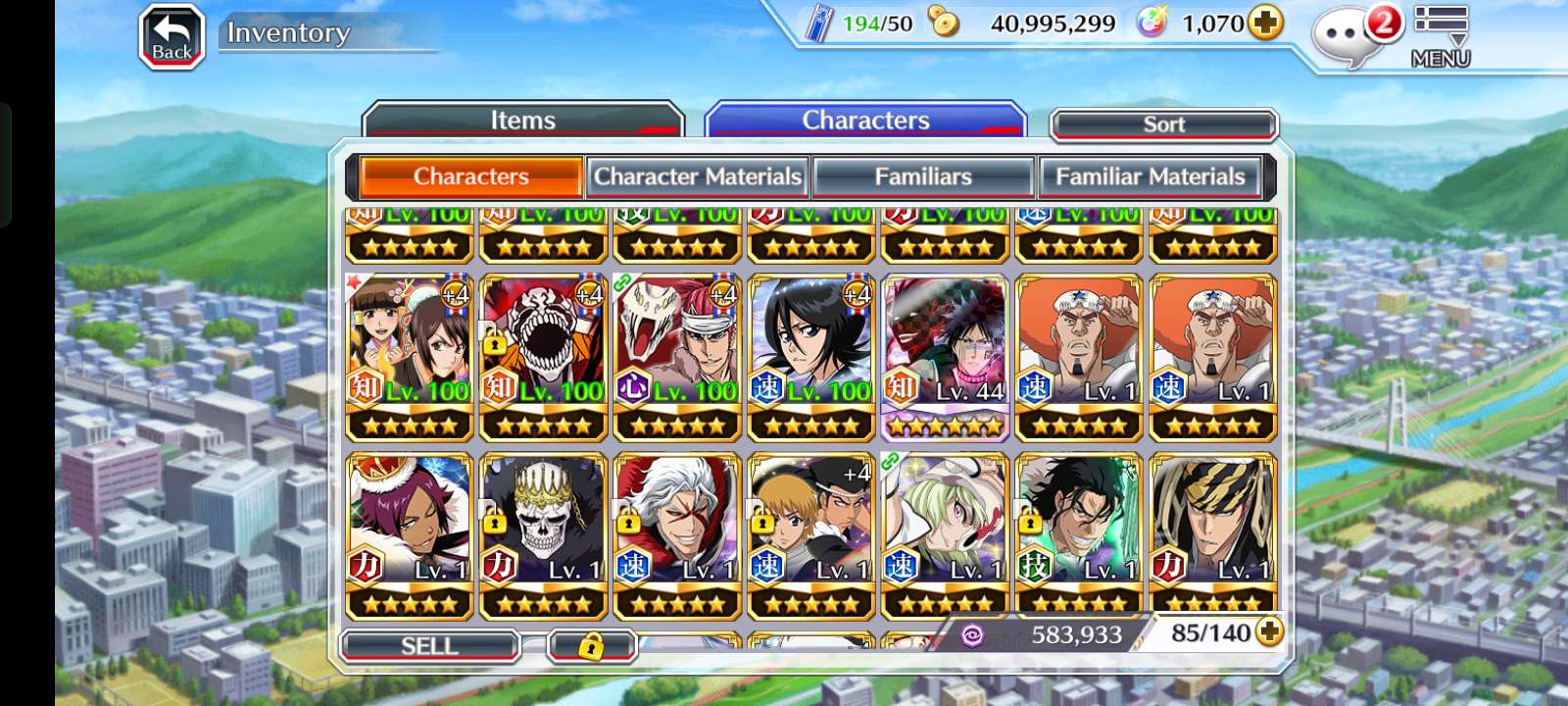This screenshot has height=706, width=1568.
Task: Toggle the padlock lock button beside SELL
Action: point(591,645)
